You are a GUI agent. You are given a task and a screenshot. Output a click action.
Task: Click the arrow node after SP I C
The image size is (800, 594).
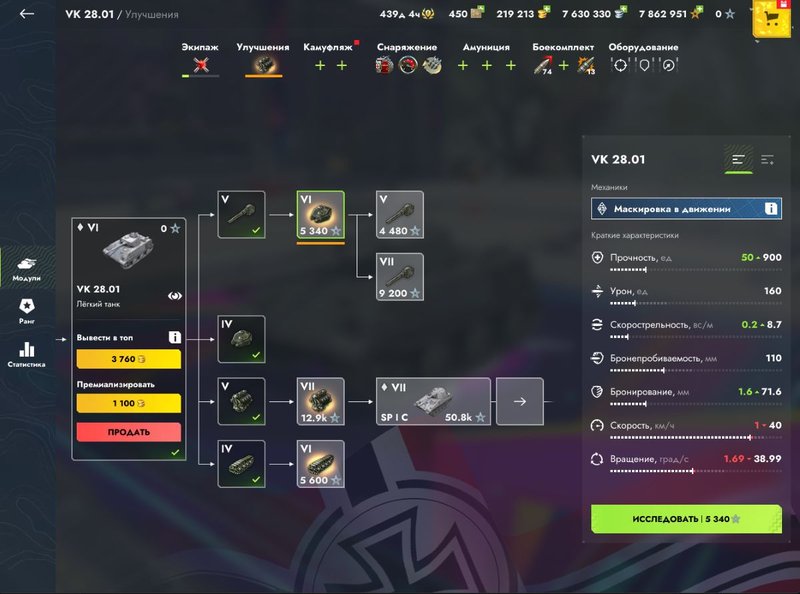click(x=519, y=401)
